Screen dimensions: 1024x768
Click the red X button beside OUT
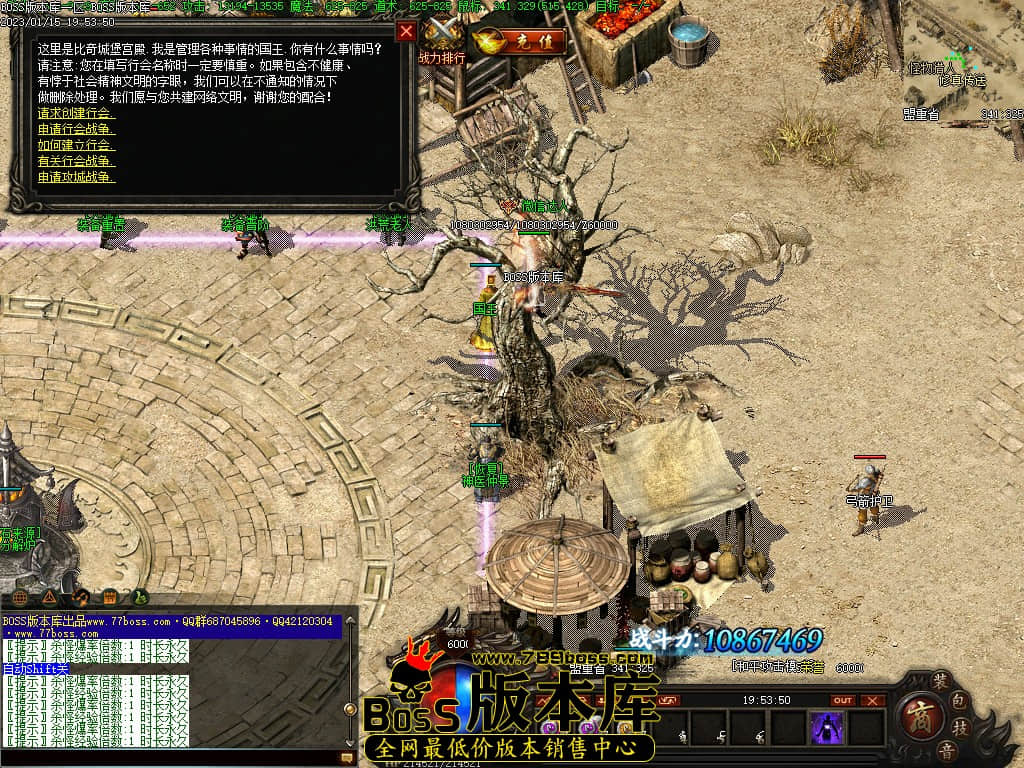873,700
